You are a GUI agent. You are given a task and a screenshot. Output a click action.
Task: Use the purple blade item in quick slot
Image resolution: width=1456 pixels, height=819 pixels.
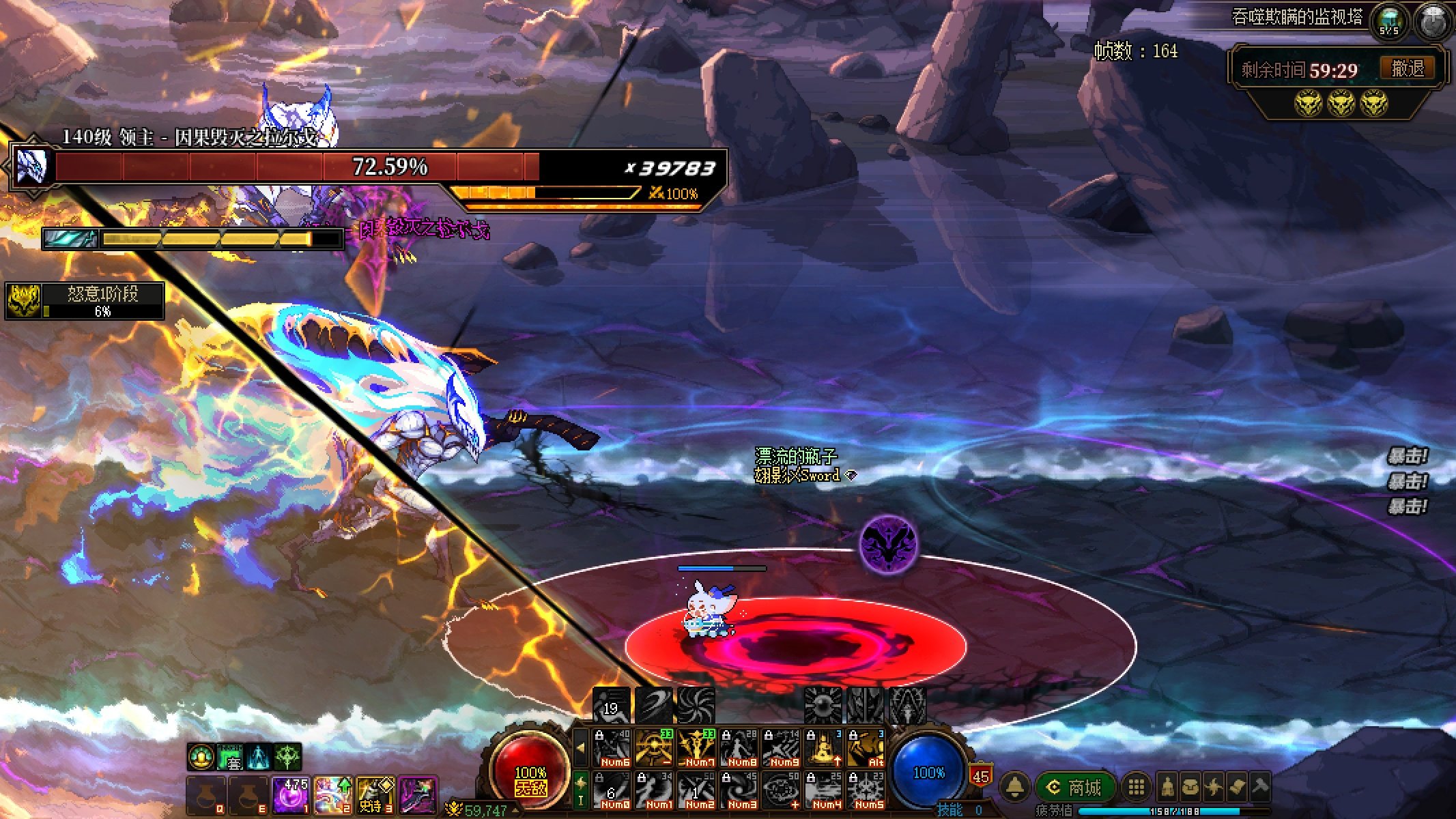pos(418,796)
